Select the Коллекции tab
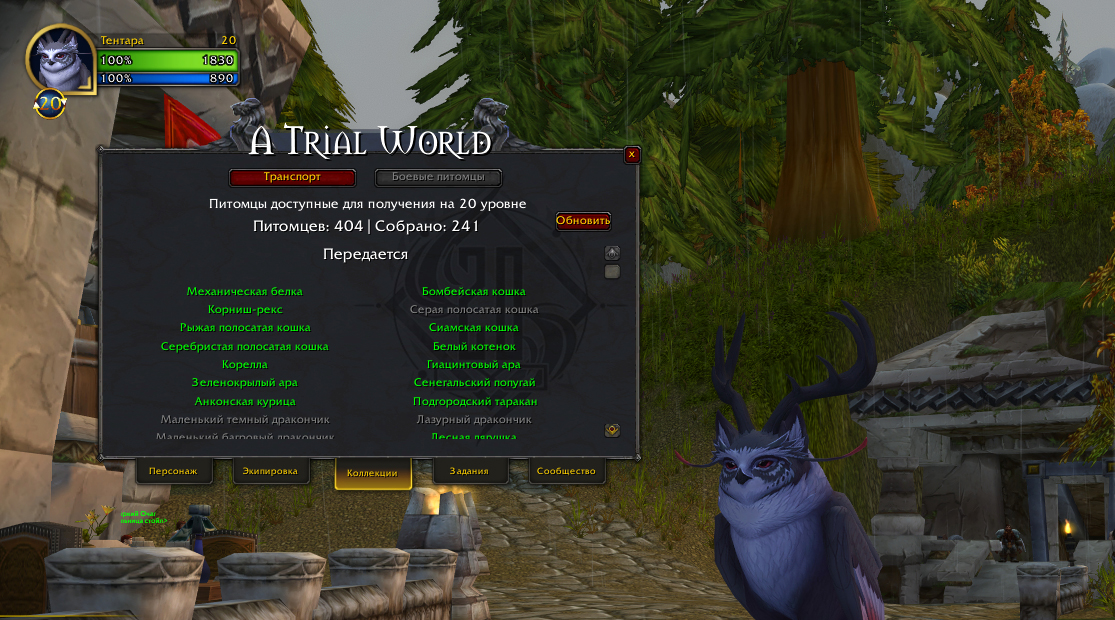Viewport: 1115px width, 620px height. tap(372, 473)
